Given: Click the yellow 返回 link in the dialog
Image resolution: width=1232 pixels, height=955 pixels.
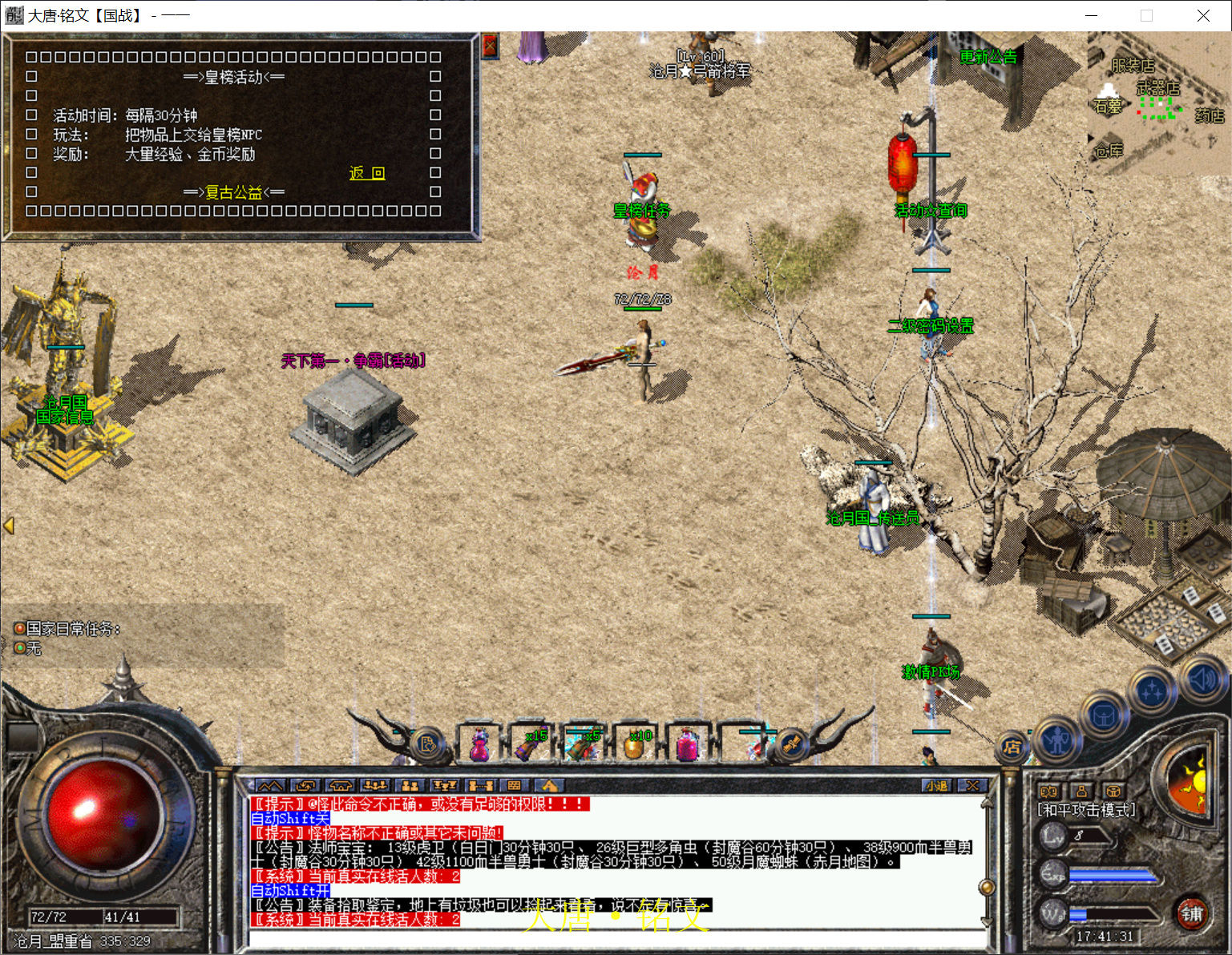Looking at the screenshot, I should coord(367,173).
